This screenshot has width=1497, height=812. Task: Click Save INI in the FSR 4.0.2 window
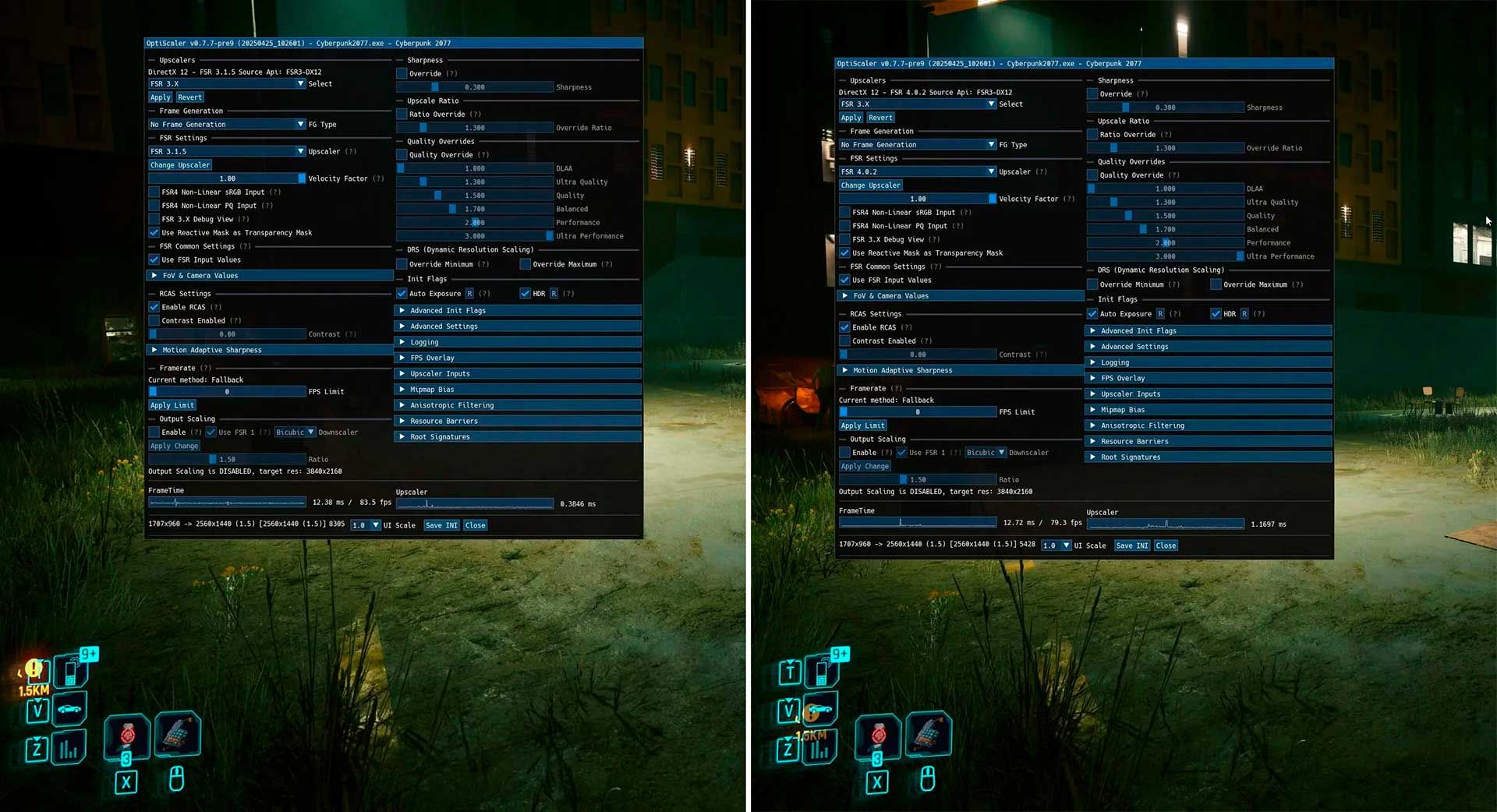(1131, 545)
